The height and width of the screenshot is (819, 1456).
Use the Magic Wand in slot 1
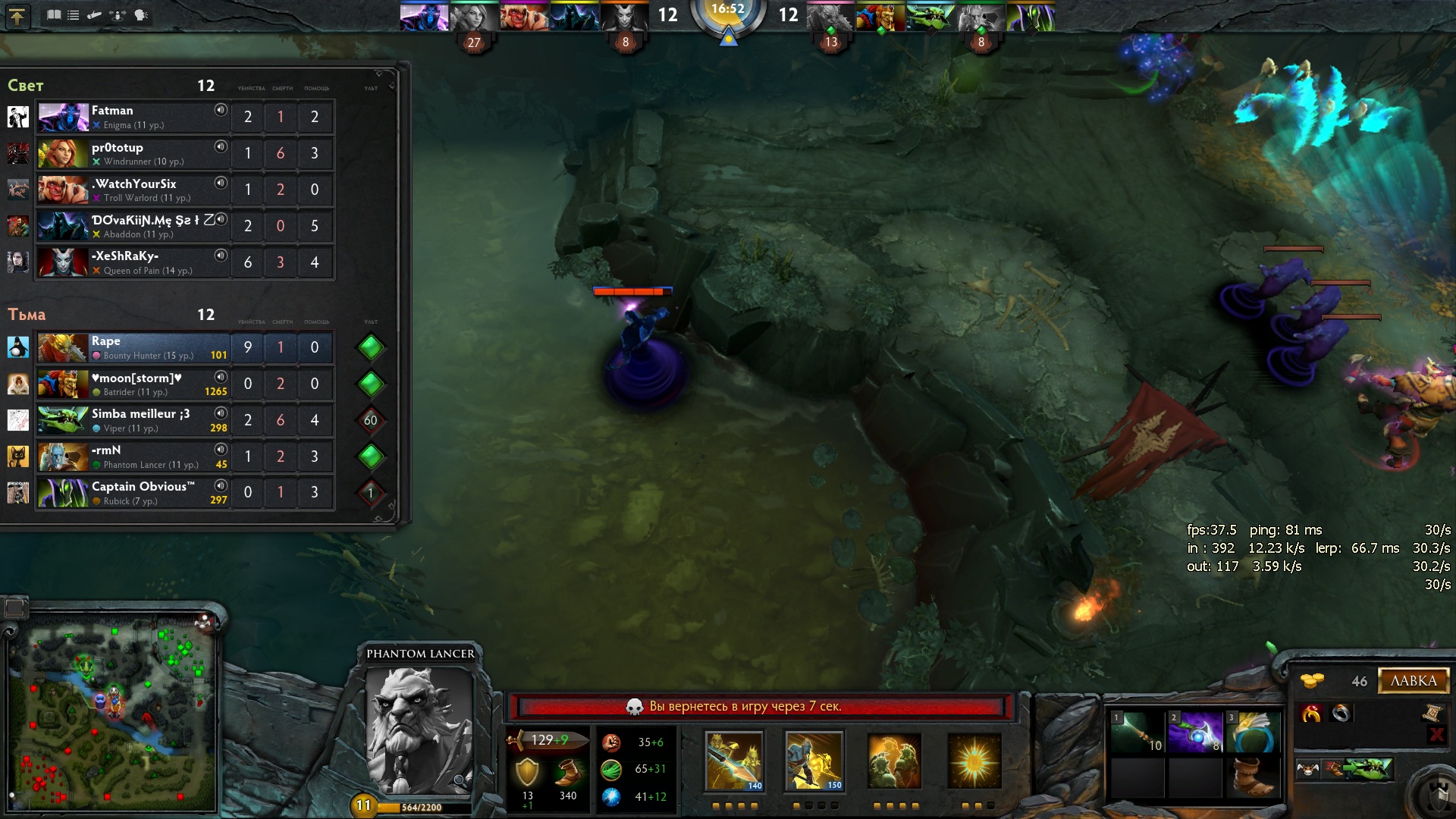[x=1137, y=733]
